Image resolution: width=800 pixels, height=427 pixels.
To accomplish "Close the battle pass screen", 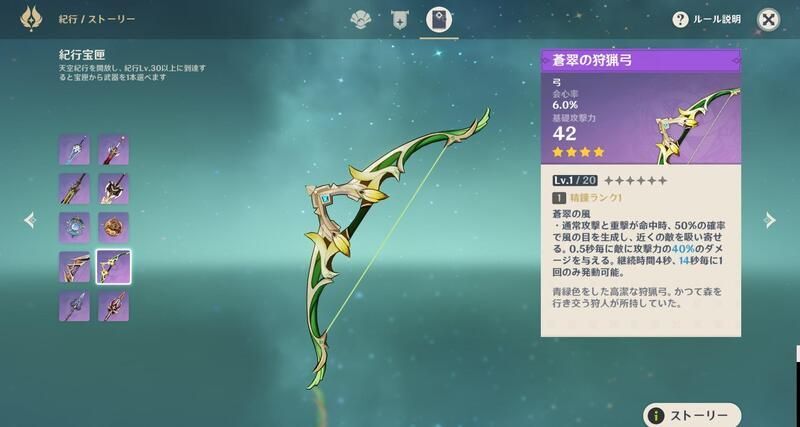I will click(768, 19).
